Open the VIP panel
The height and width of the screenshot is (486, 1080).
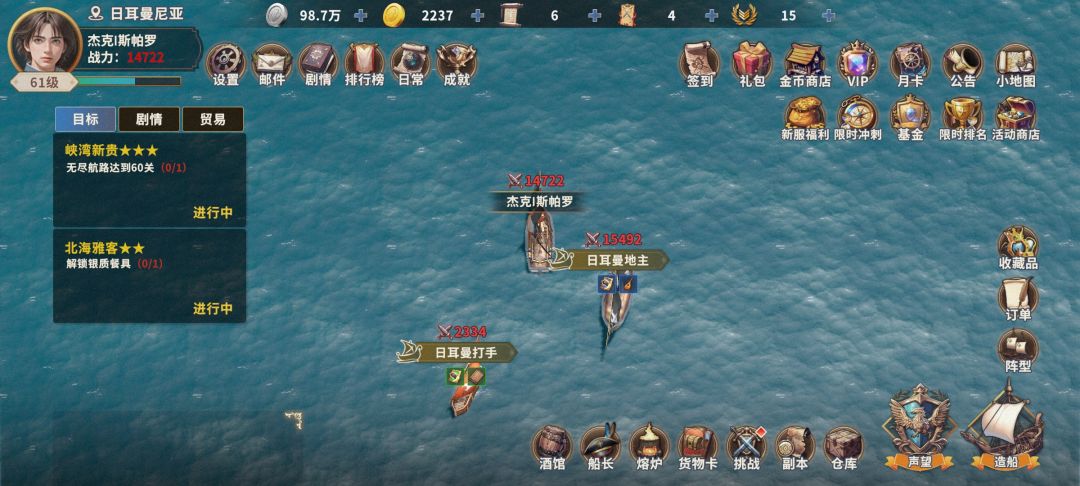(x=857, y=64)
